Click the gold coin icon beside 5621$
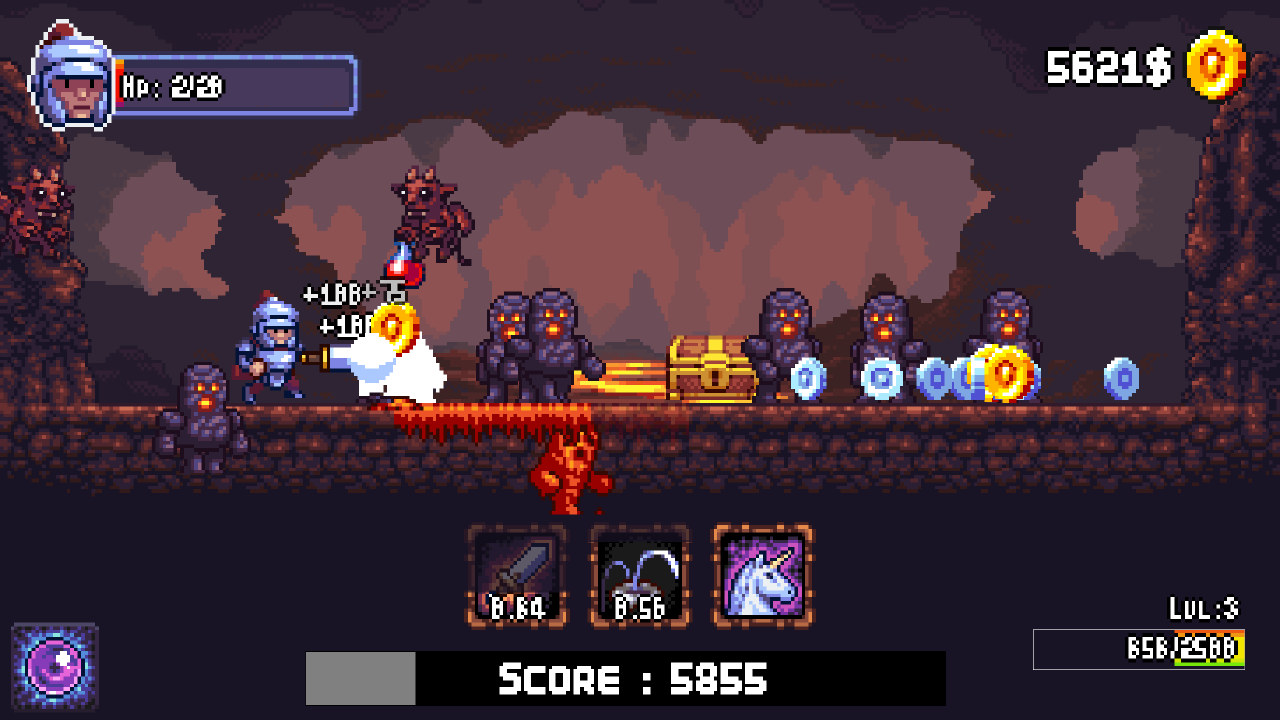Screen dimensions: 1280x720 [1216, 68]
